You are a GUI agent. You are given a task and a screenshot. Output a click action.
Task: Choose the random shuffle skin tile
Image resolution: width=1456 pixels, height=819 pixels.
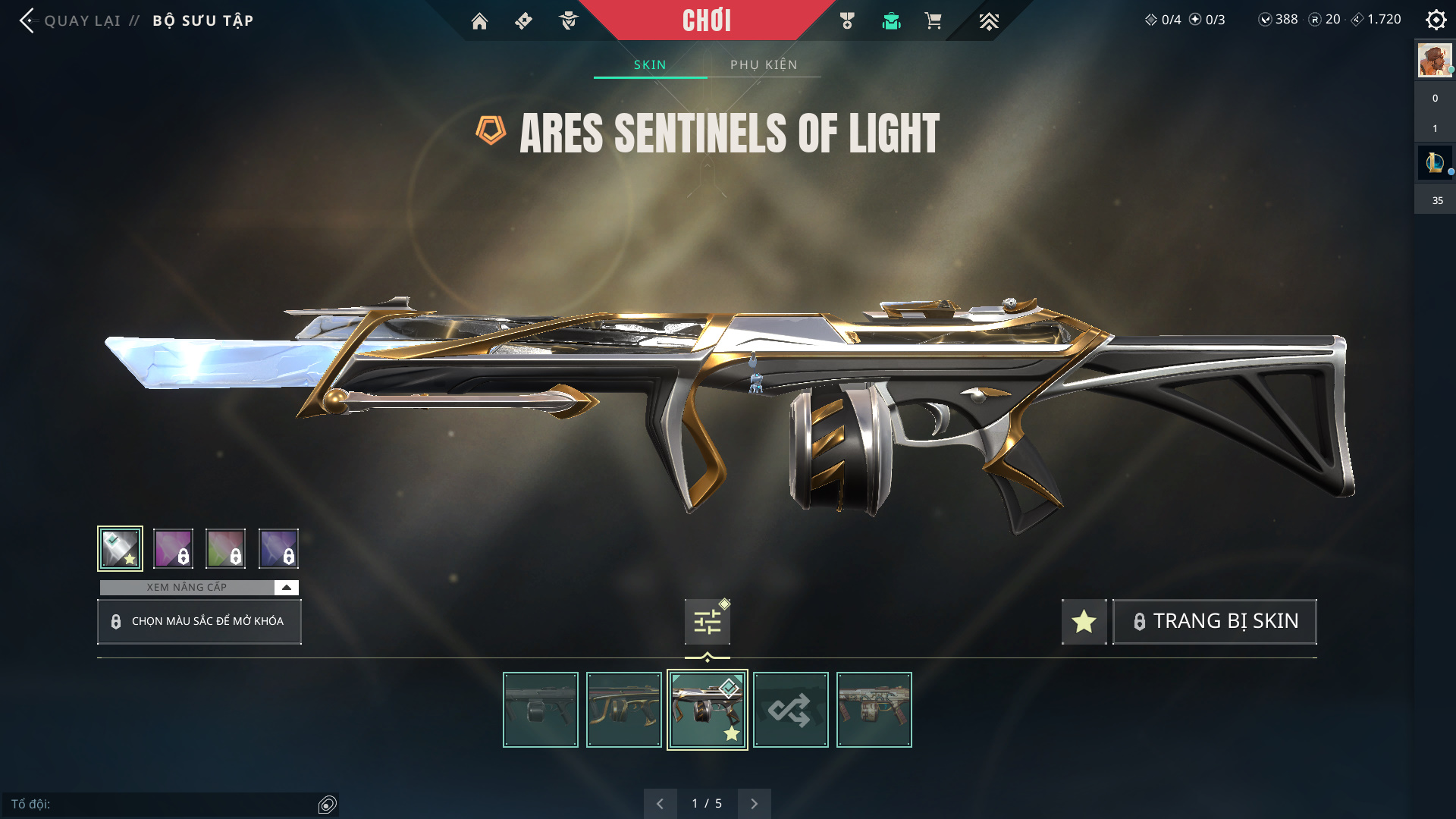point(790,710)
